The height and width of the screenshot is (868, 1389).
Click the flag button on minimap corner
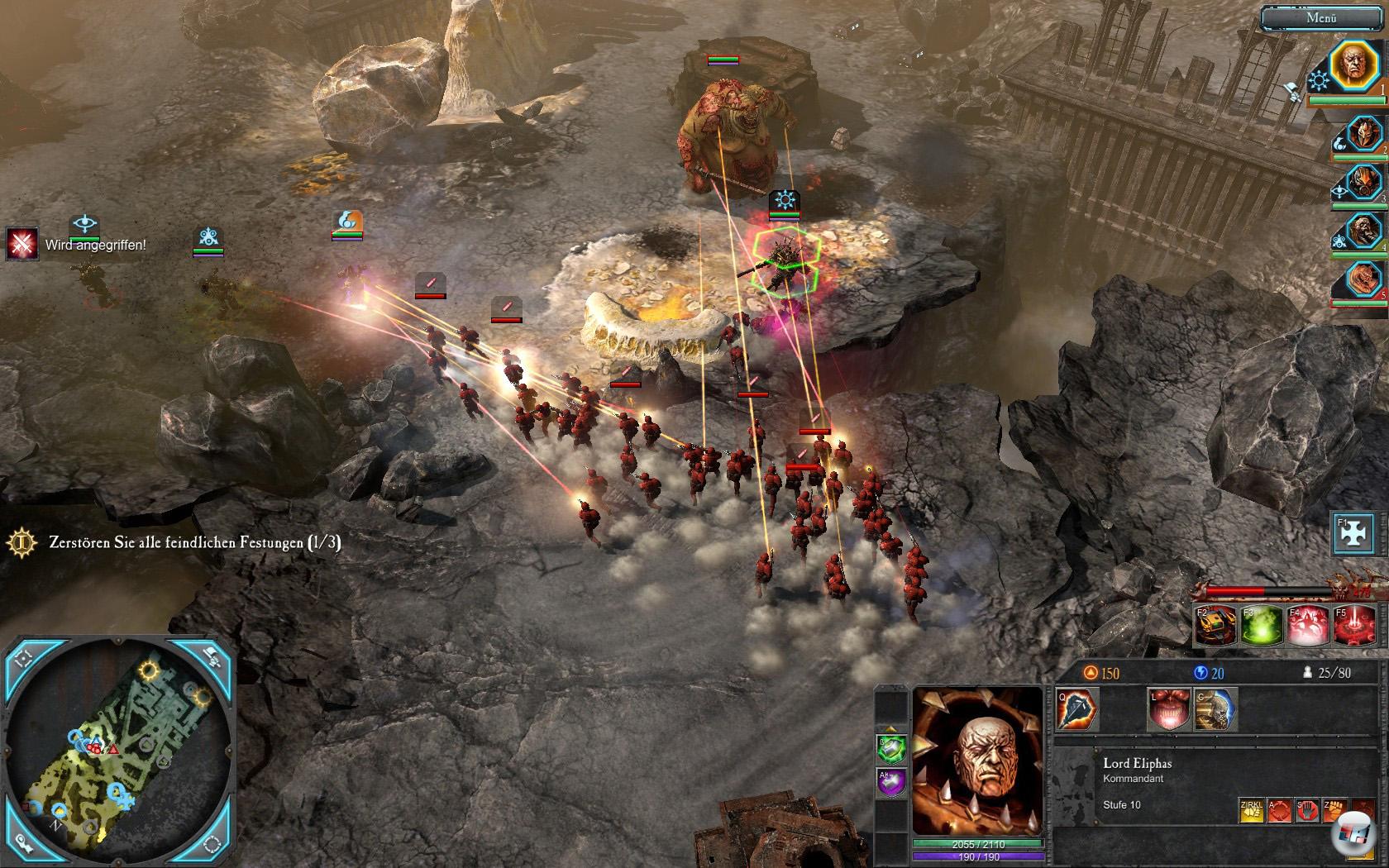coord(210,657)
